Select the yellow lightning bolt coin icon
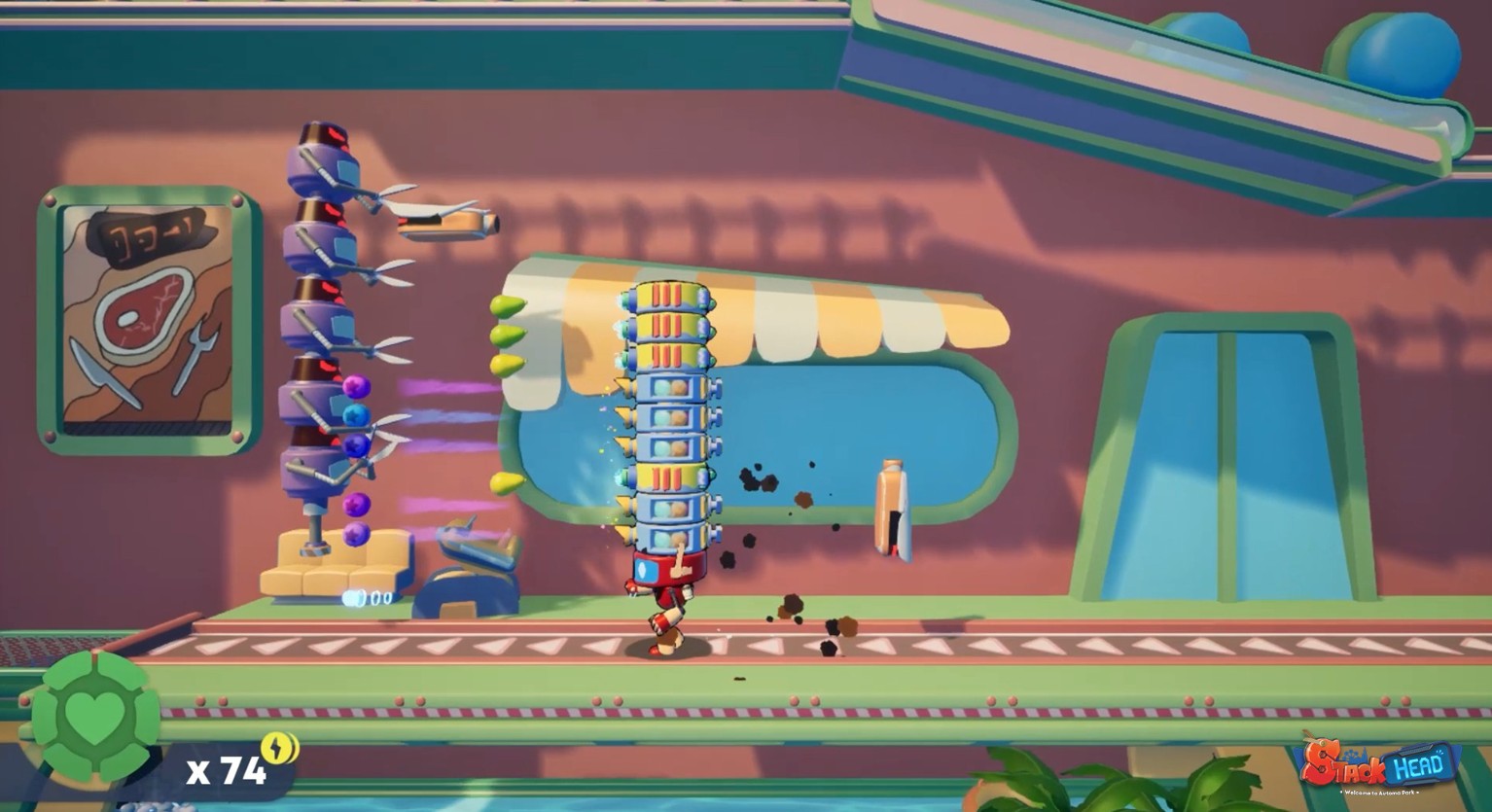The height and width of the screenshot is (812, 1492). click(280, 747)
